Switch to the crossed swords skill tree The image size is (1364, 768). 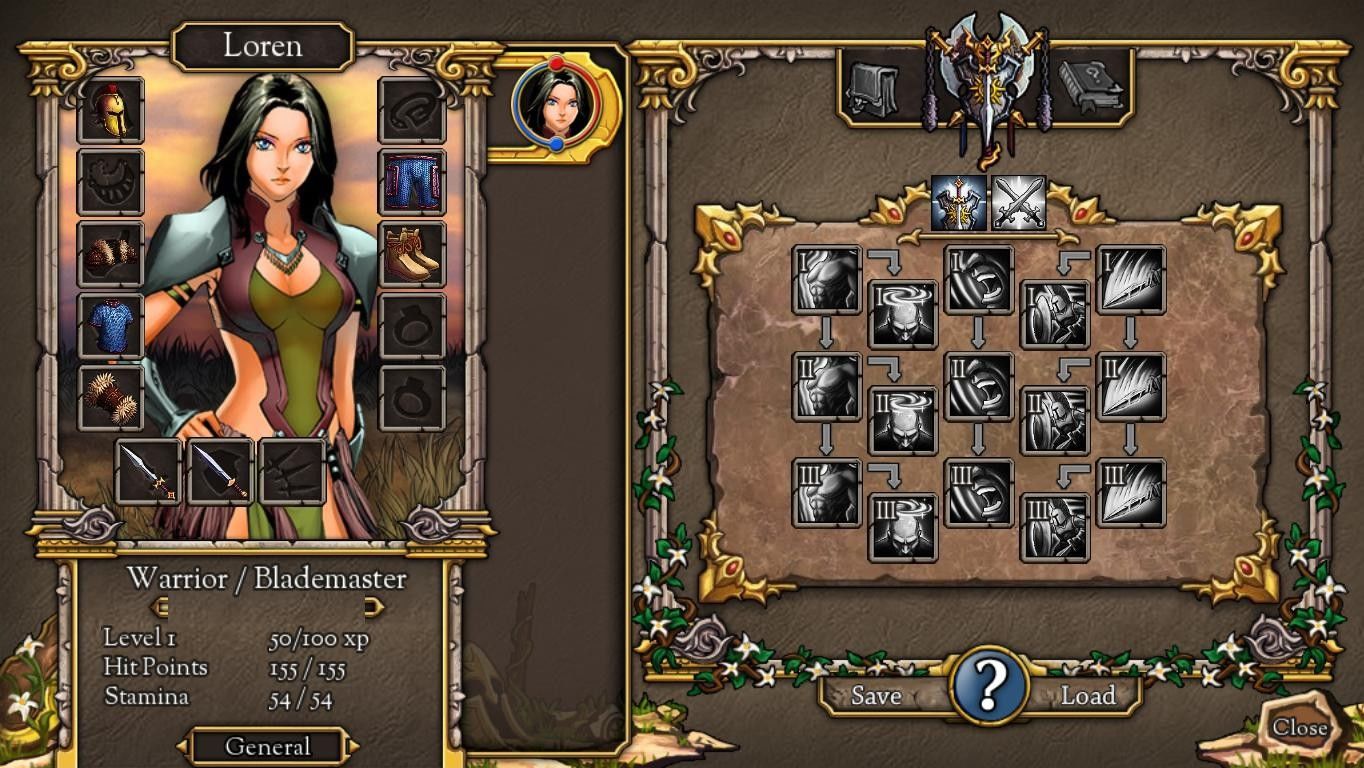1019,203
